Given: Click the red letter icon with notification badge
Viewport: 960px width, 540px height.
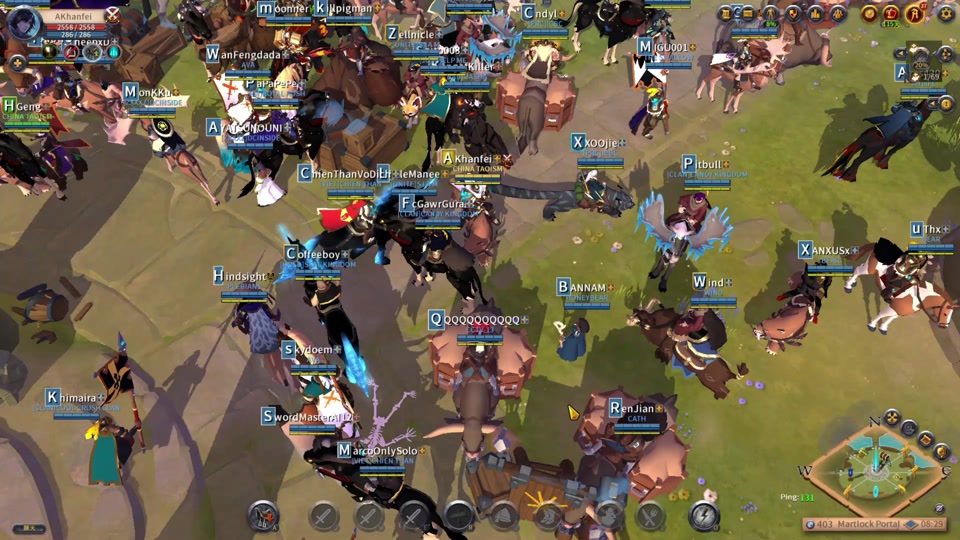Looking at the screenshot, I should pos(915,14).
